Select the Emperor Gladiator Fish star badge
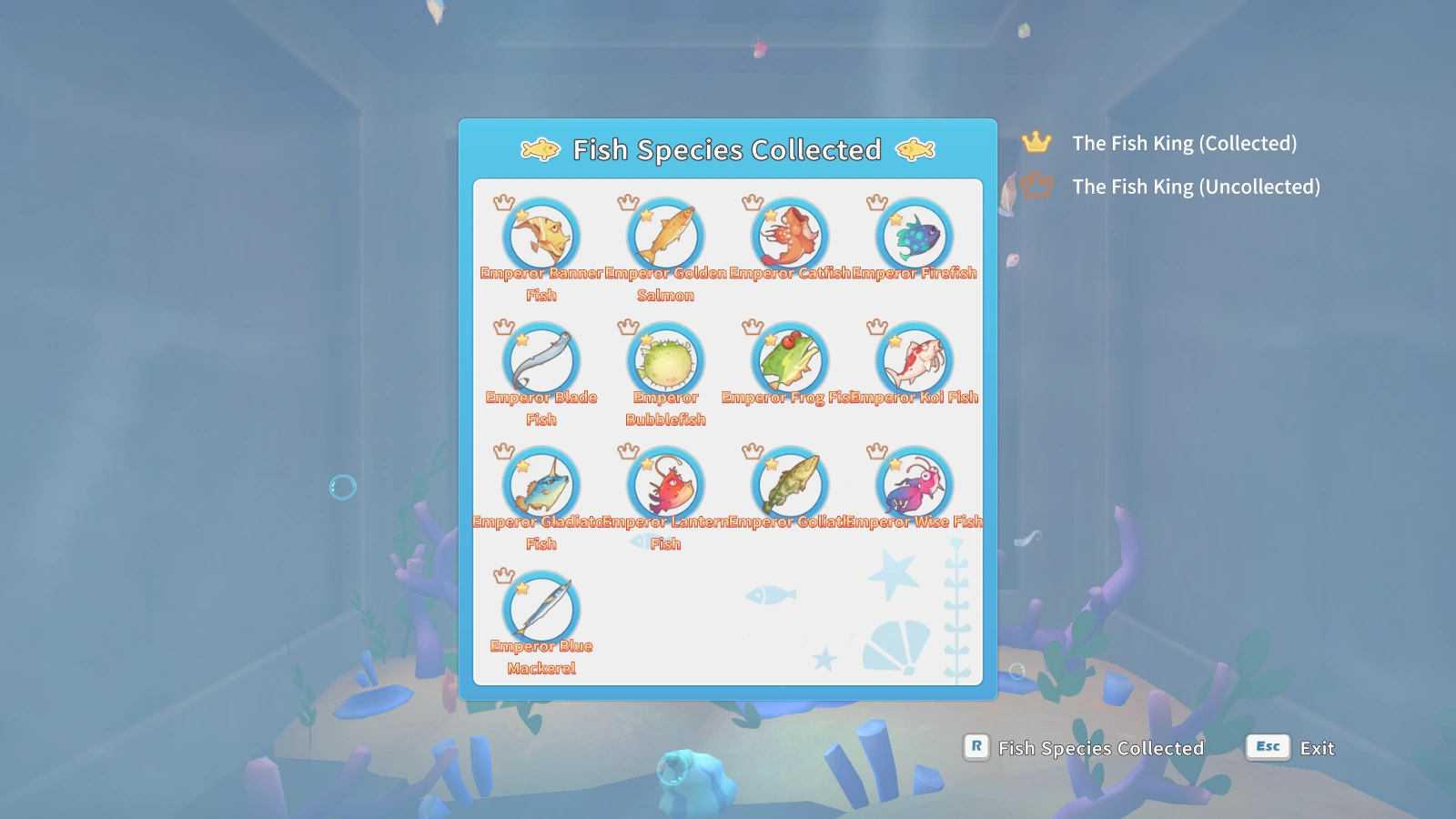The height and width of the screenshot is (819, 1456). pos(522,464)
